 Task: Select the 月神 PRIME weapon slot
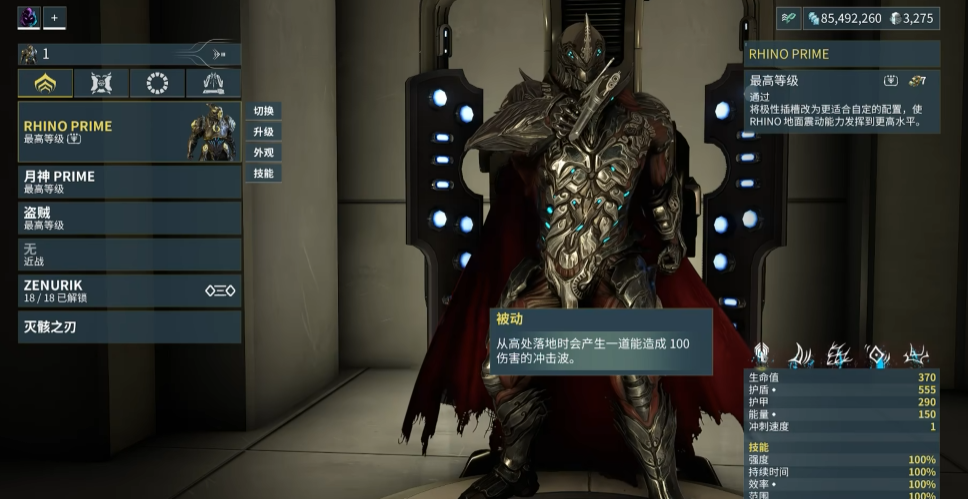pyautogui.click(x=130, y=181)
